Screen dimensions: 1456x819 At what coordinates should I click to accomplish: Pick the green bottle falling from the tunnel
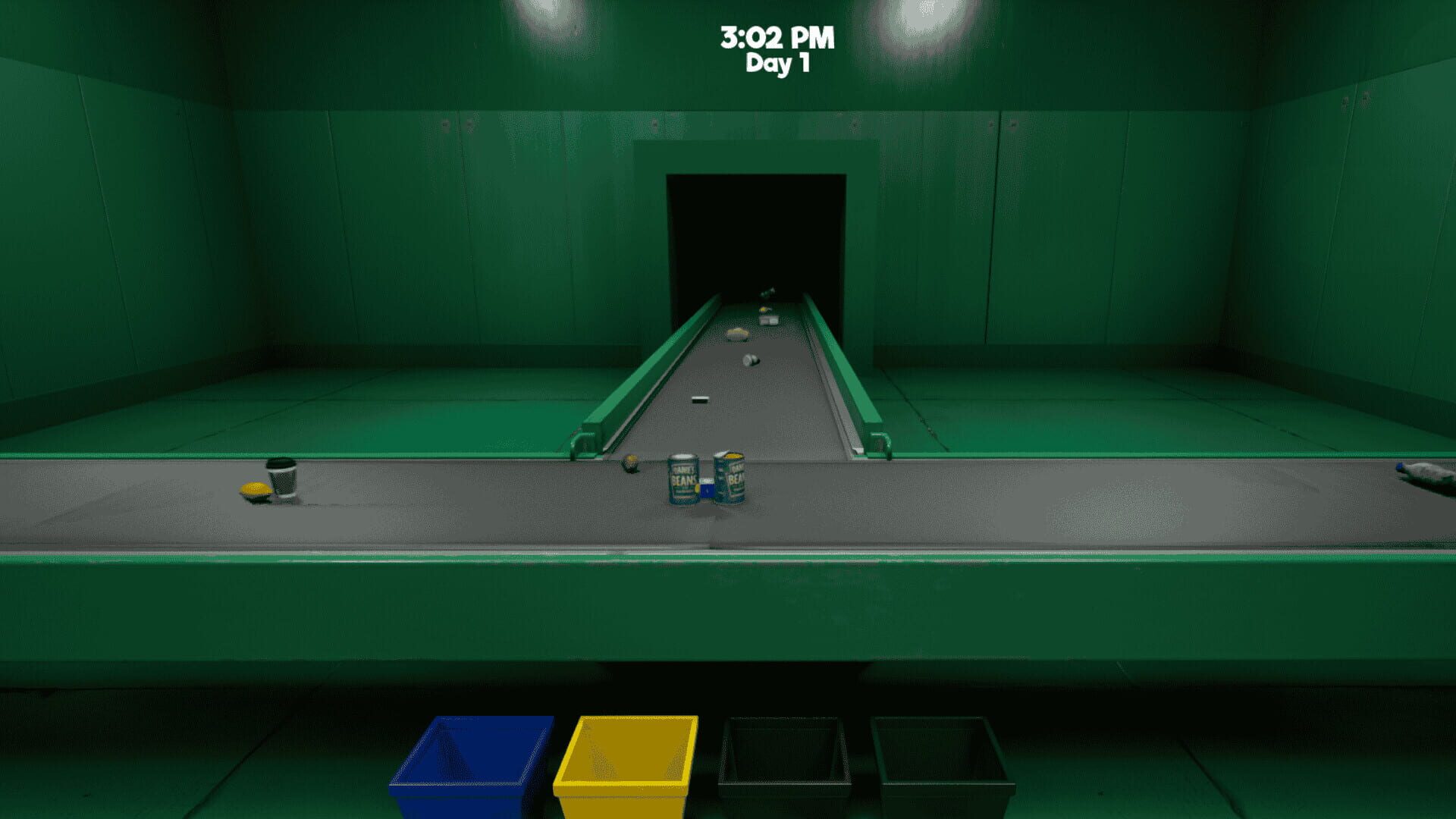click(x=767, y=293)
